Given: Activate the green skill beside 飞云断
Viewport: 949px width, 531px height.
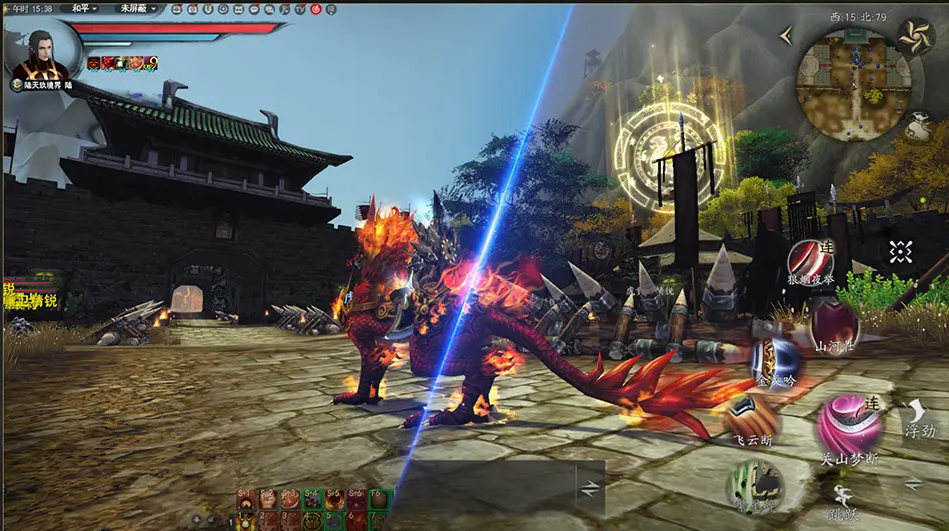Looking at the screenshot, I should coord(757,487).
